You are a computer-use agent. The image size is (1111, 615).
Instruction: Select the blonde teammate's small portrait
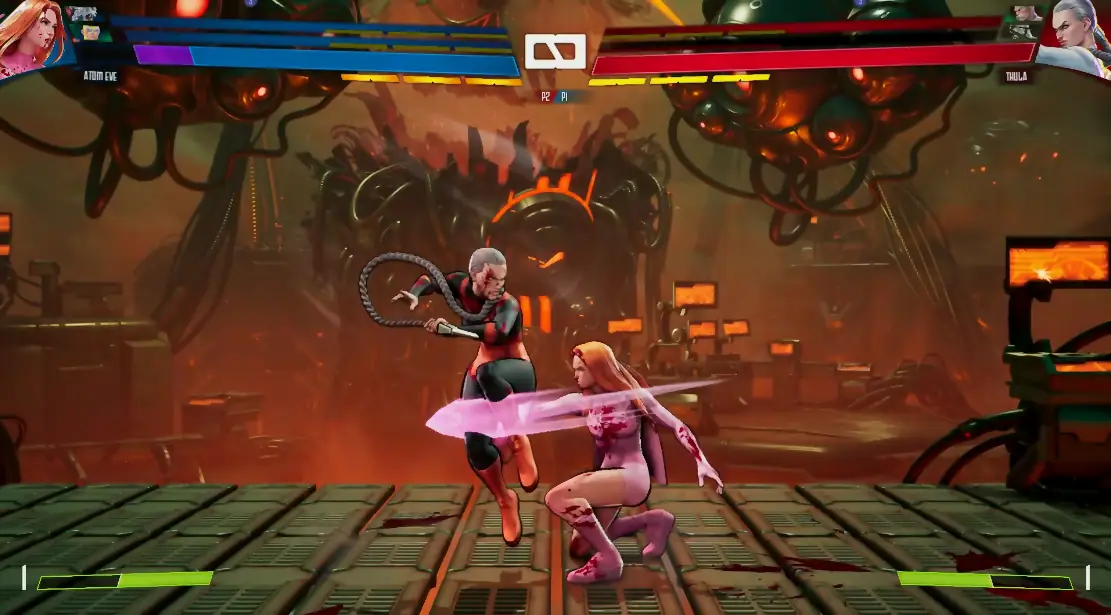90,32
